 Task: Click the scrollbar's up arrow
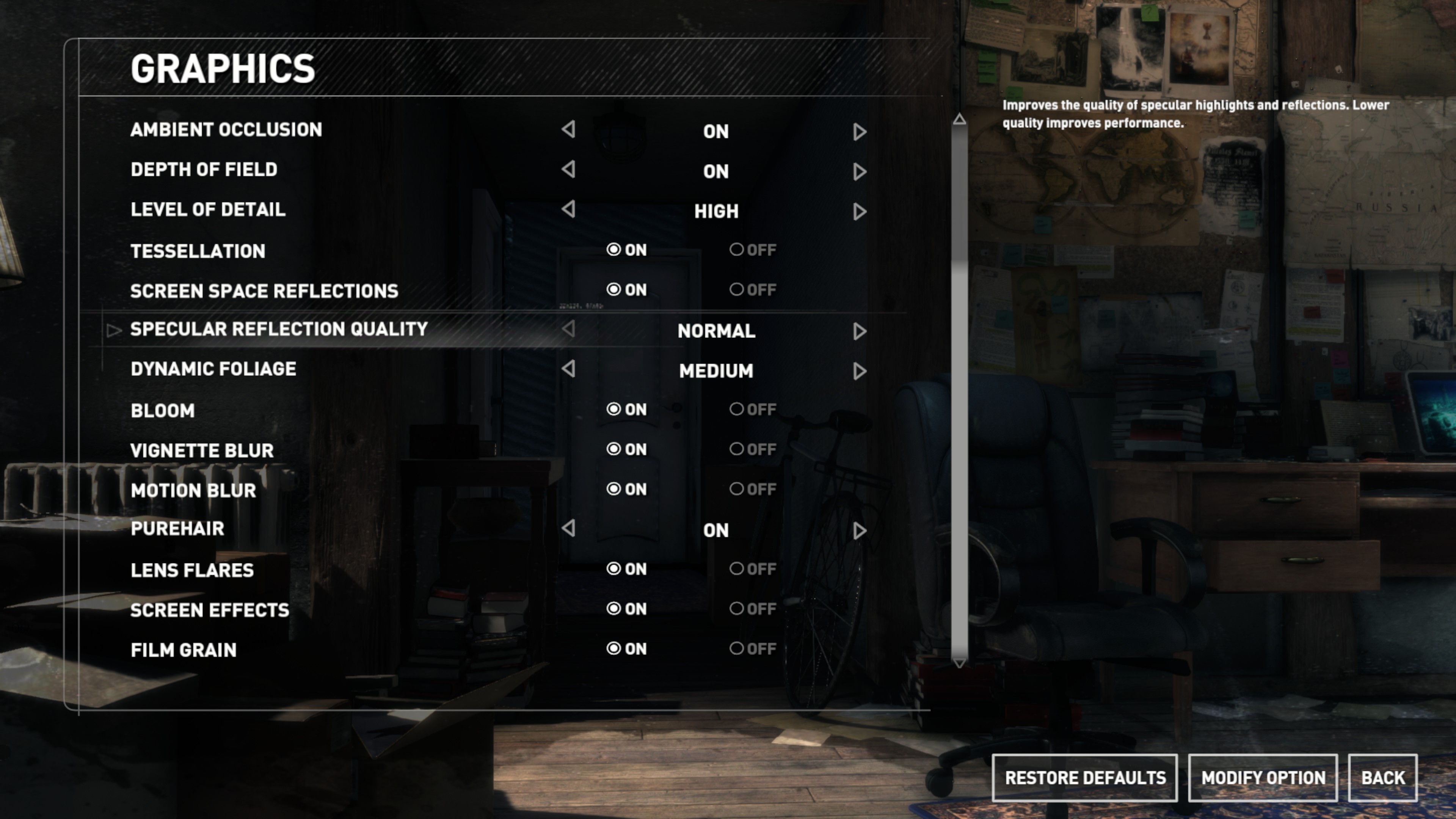959,119
